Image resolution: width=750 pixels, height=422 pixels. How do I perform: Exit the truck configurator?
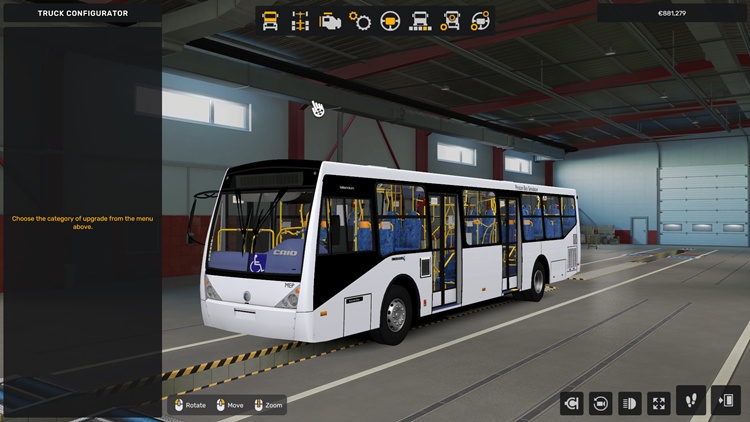click(x=726, y=401)
